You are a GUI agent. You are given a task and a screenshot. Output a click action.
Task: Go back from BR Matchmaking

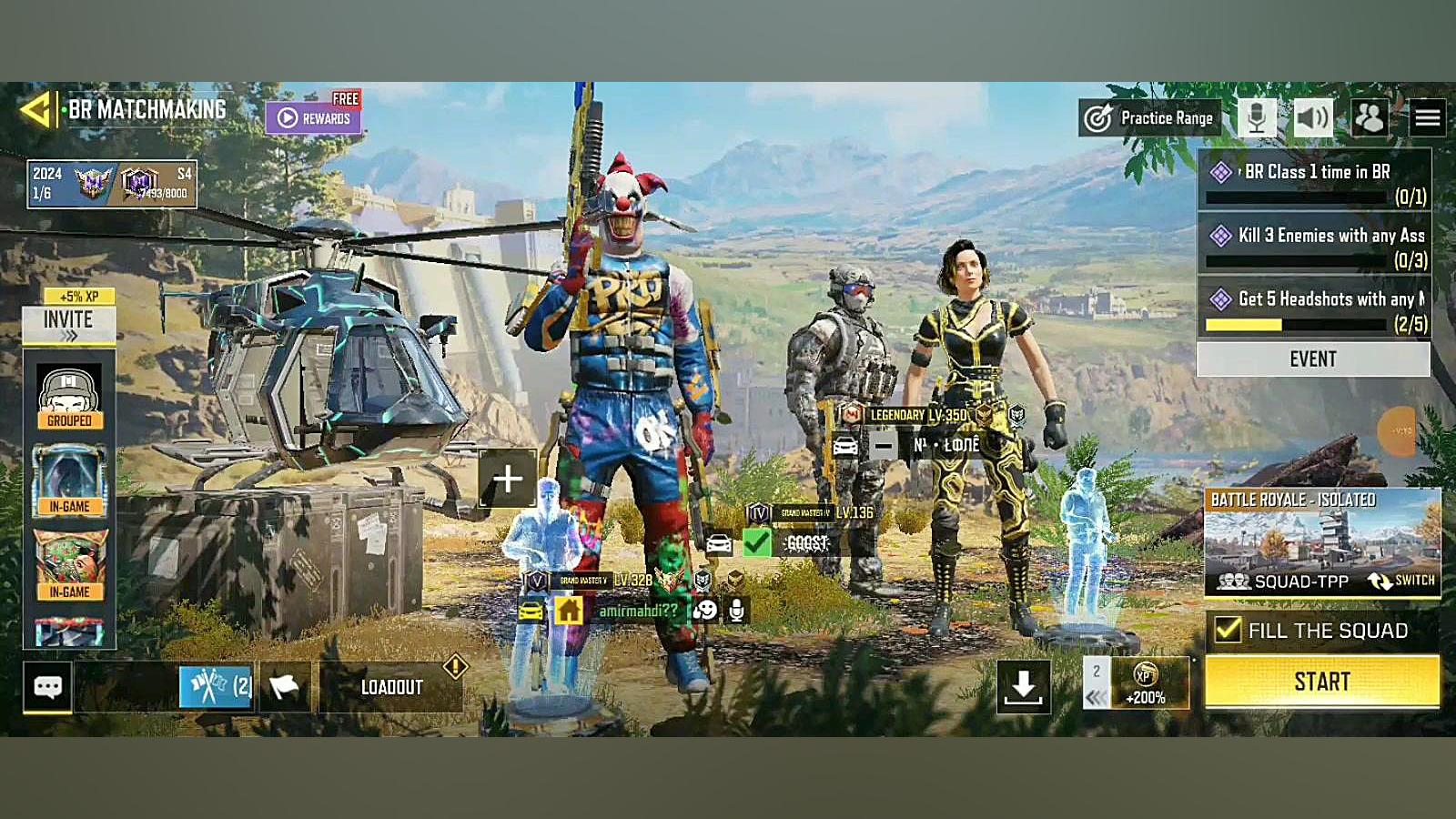(x=35, y=111)
